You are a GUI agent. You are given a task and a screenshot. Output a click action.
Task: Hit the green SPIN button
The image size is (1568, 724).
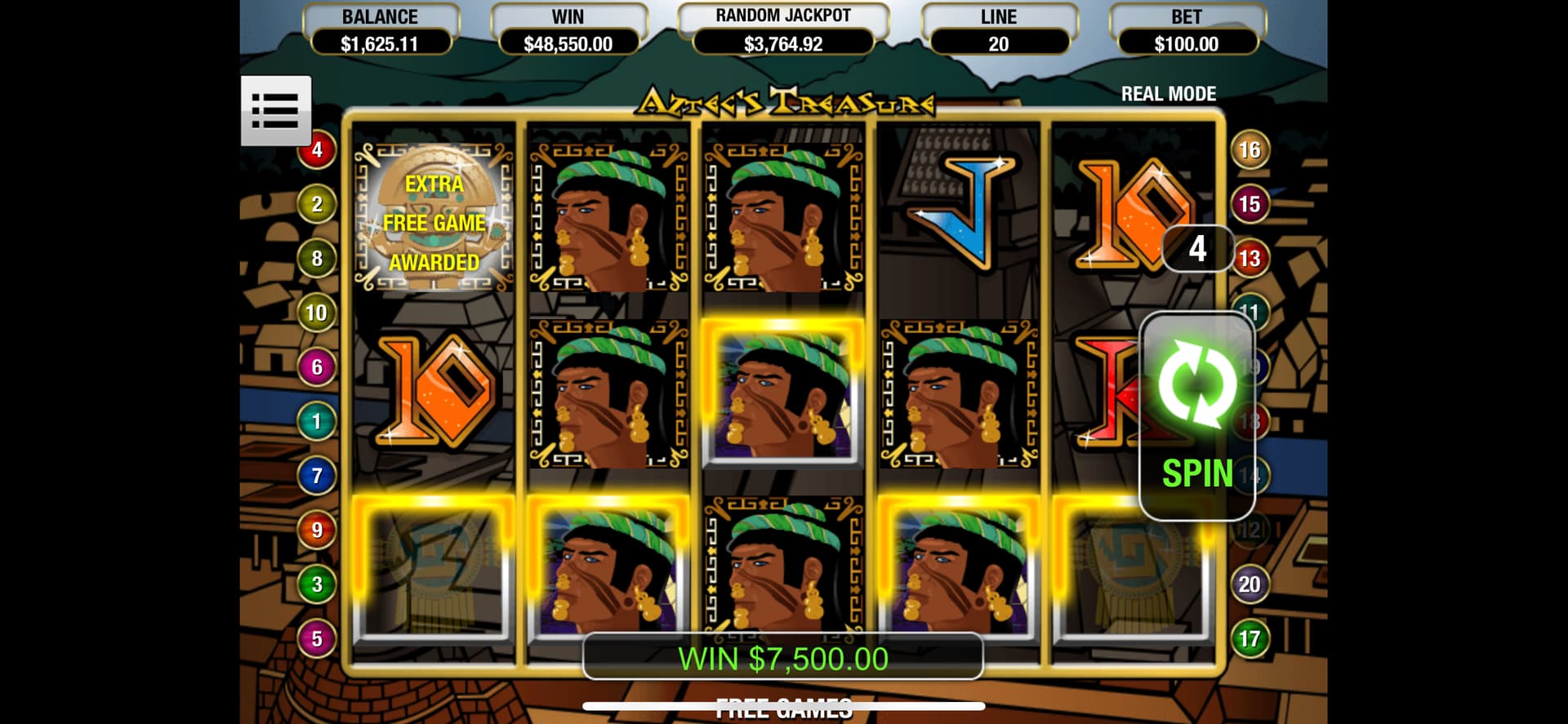(1196, 415)
